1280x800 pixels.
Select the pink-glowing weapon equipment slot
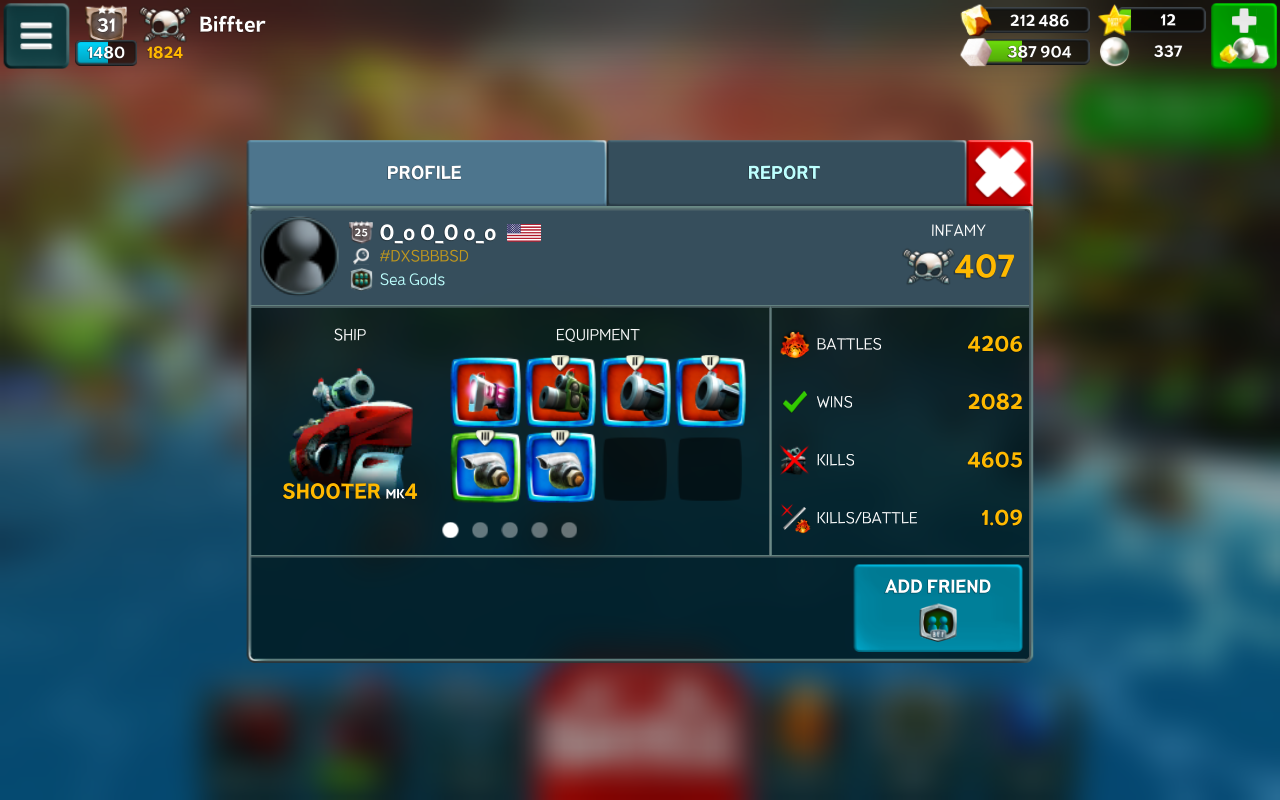pos(485,392)
